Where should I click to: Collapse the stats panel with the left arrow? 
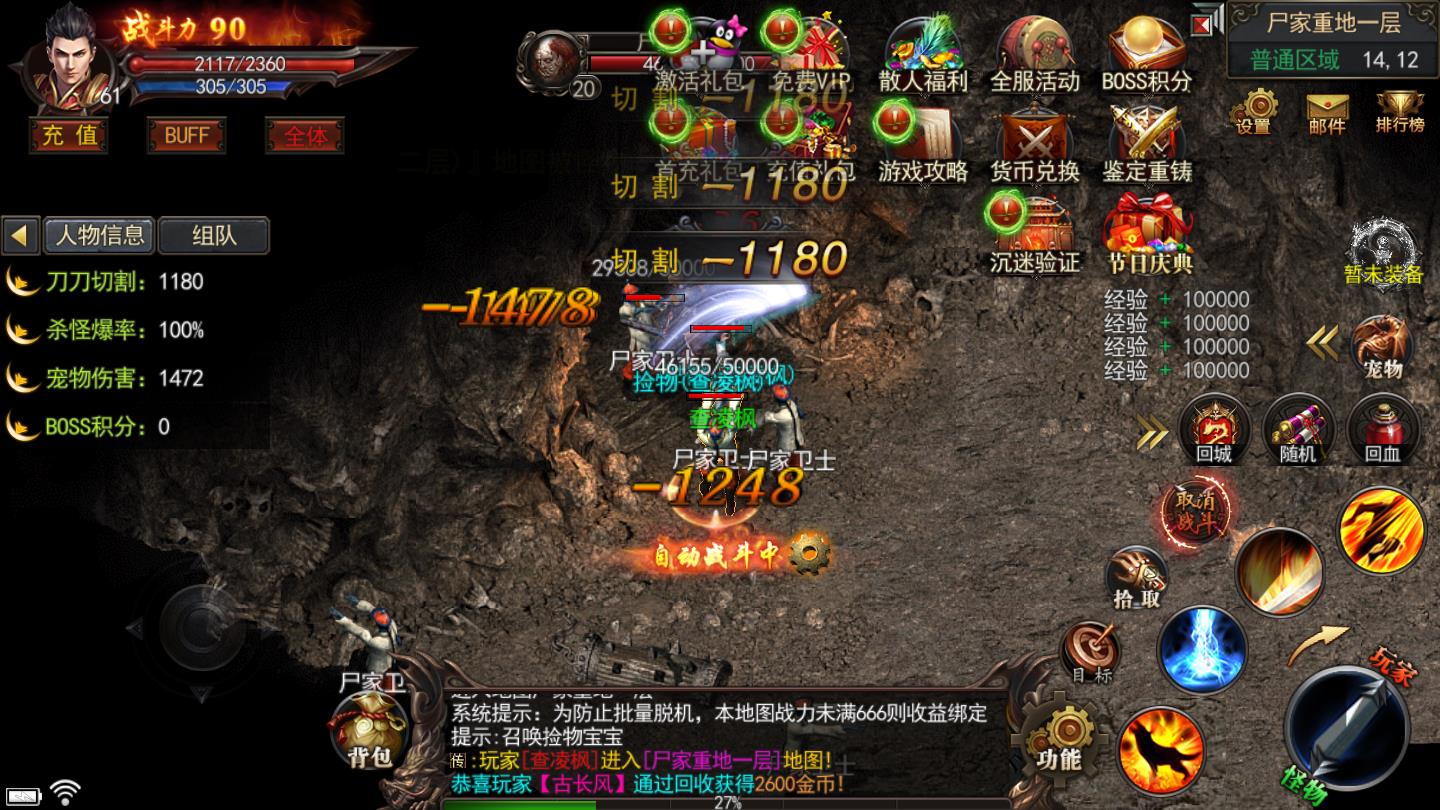coord(19,235)
